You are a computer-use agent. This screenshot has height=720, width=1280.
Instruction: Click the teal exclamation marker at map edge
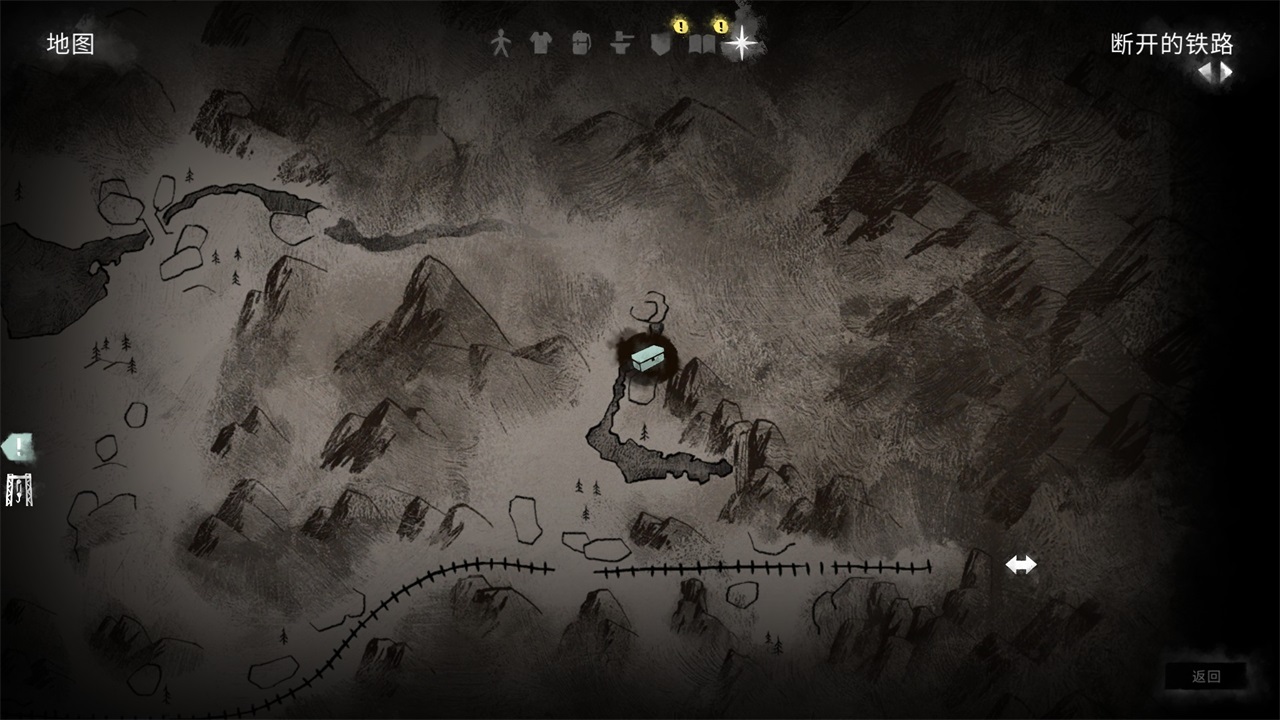click(x=18, y=447)
